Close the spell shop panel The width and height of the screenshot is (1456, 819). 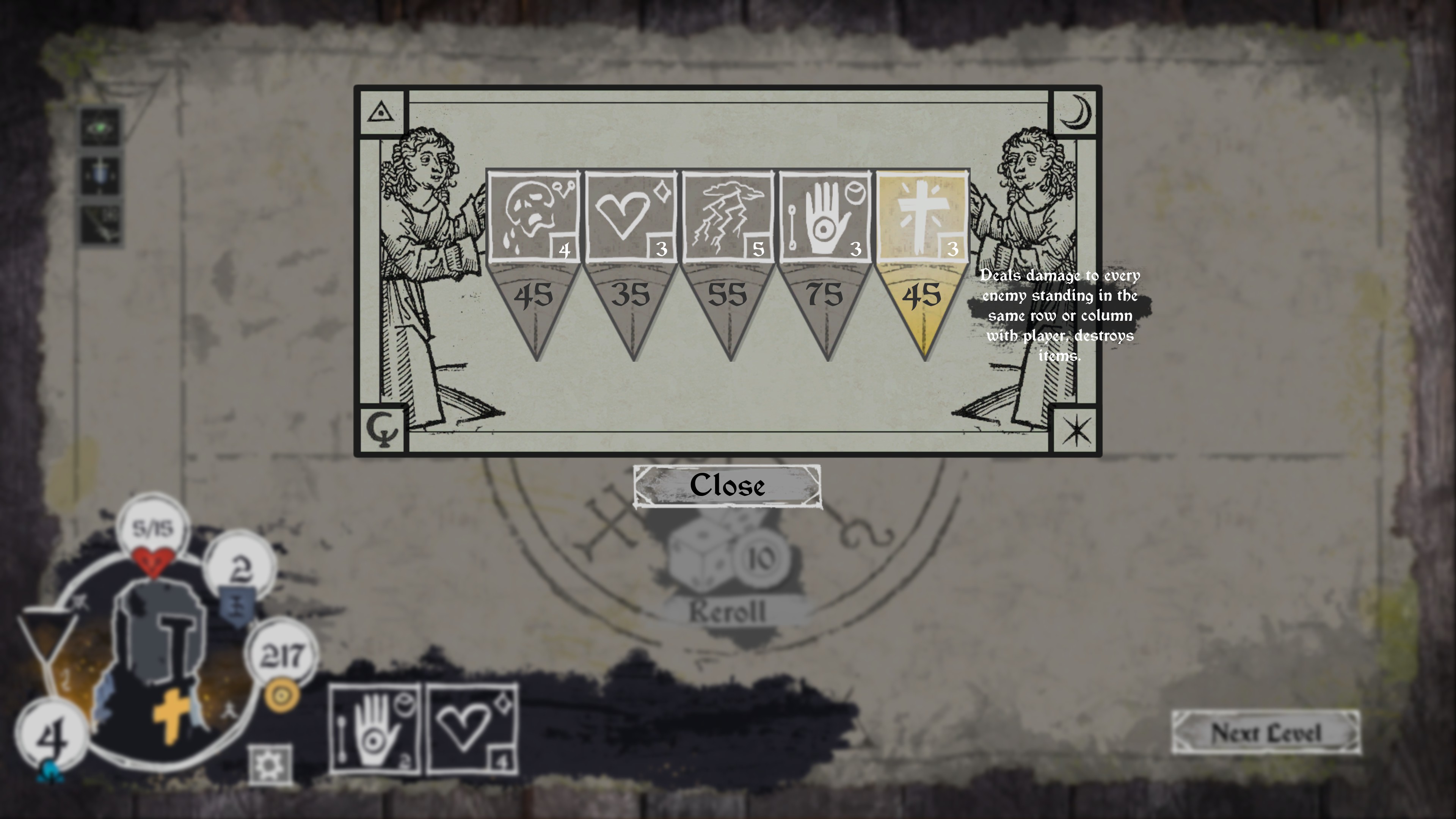point(727,486)
